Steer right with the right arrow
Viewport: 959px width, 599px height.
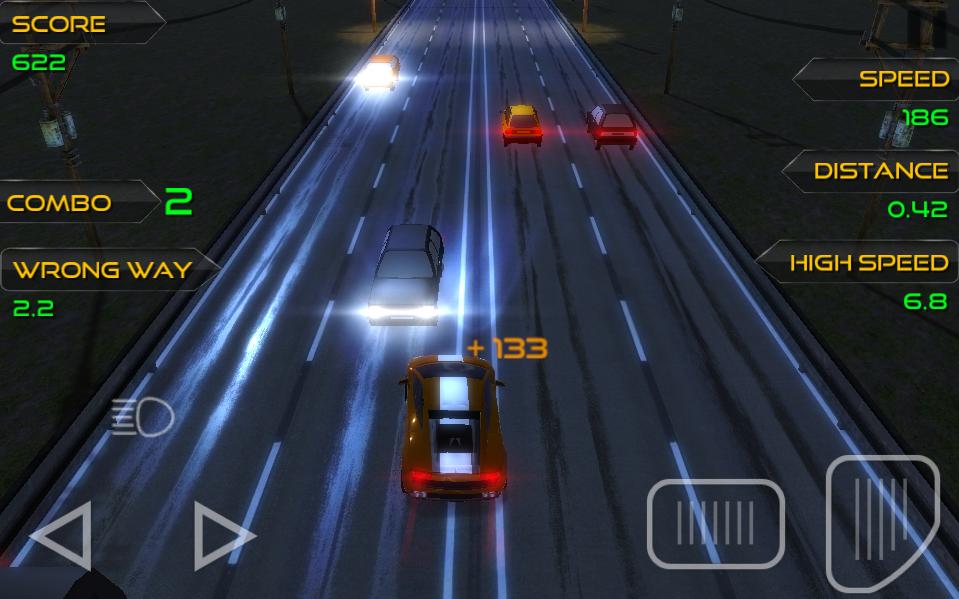[222, 536]
